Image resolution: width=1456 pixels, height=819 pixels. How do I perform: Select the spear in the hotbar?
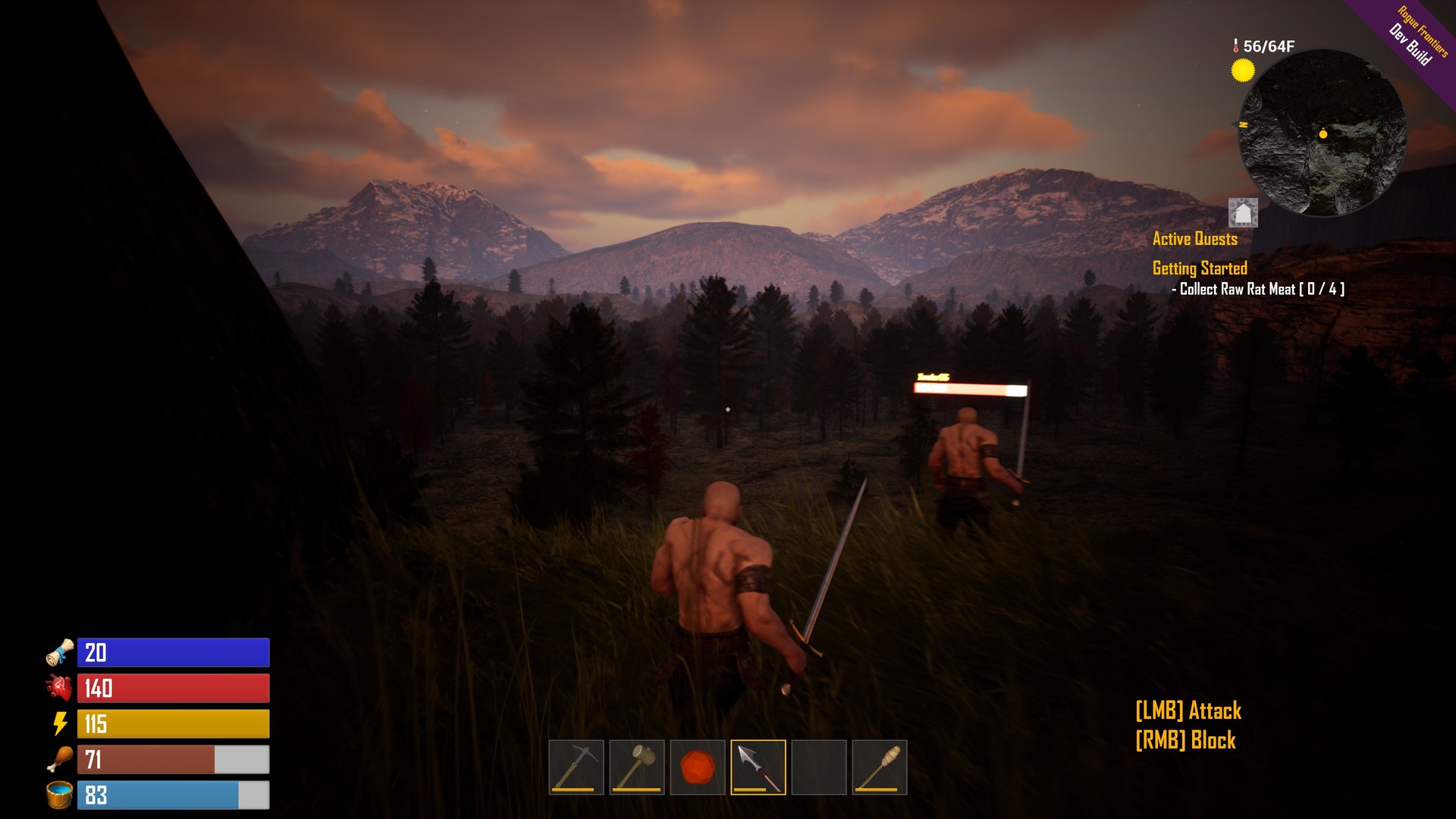pyautogui.click(x=758, y=767)
